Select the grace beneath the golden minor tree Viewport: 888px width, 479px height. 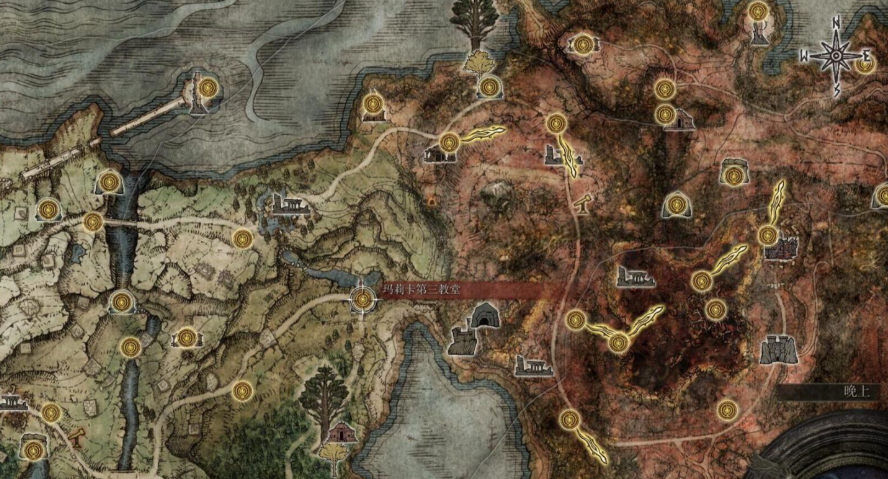click(489, 88)
